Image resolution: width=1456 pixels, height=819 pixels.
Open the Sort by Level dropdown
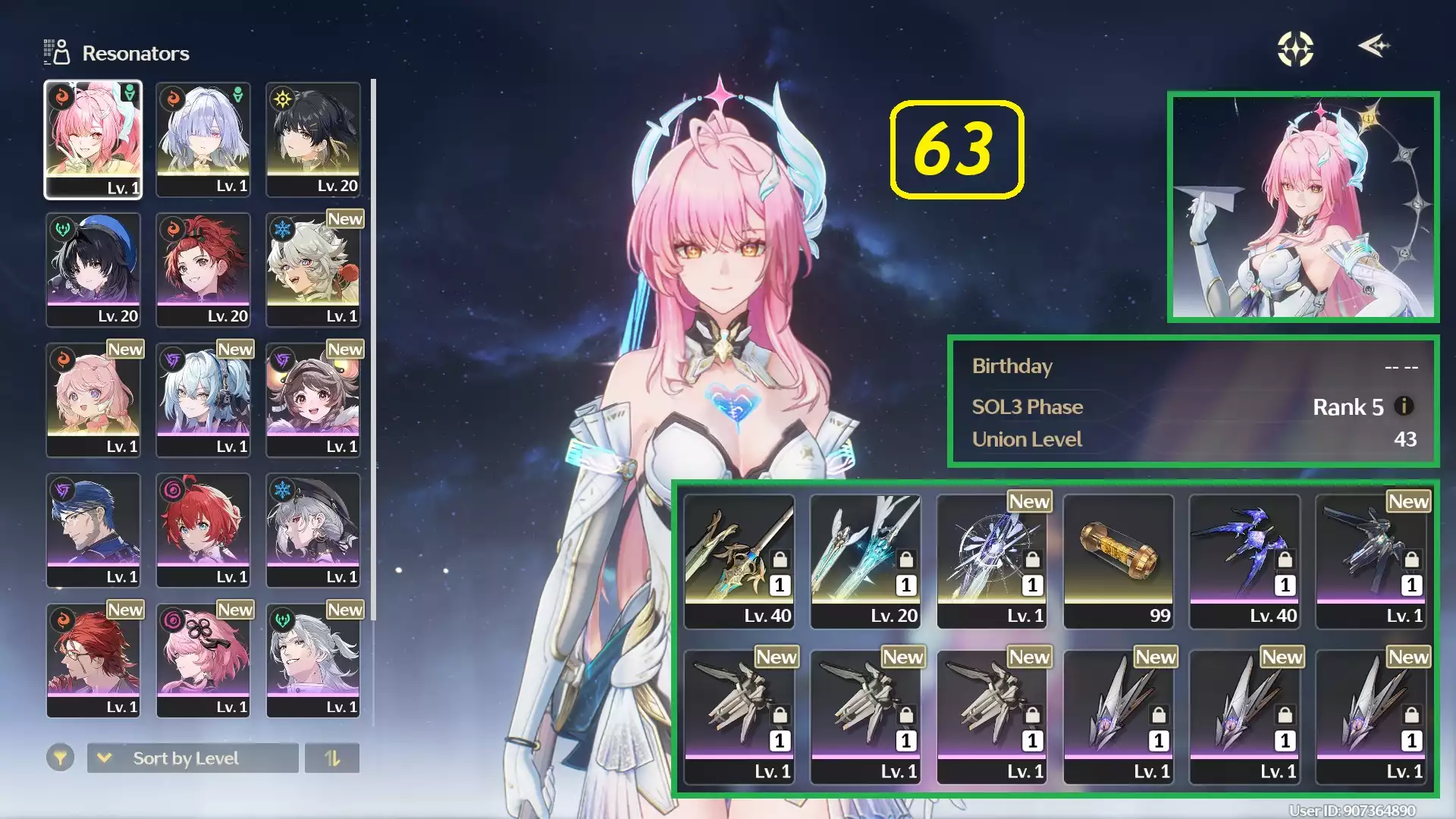193,758
